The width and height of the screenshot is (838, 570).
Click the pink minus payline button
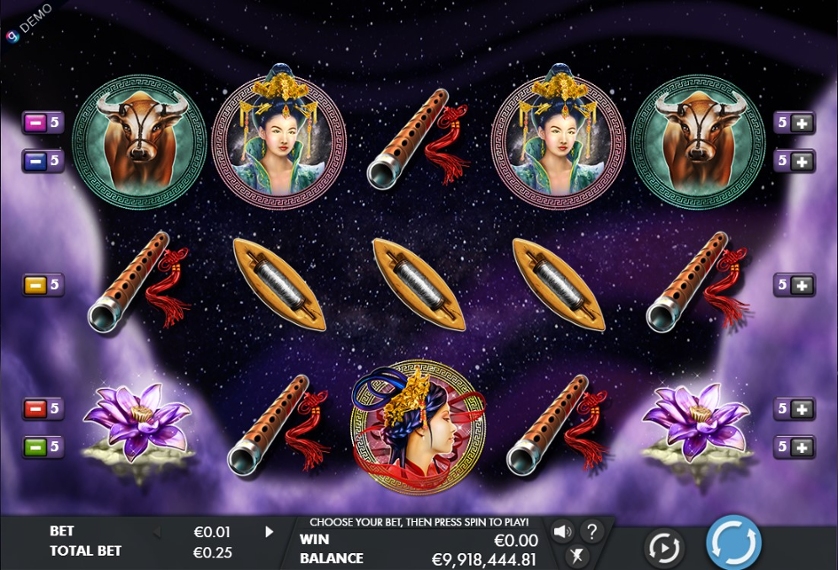click(35, 123)
